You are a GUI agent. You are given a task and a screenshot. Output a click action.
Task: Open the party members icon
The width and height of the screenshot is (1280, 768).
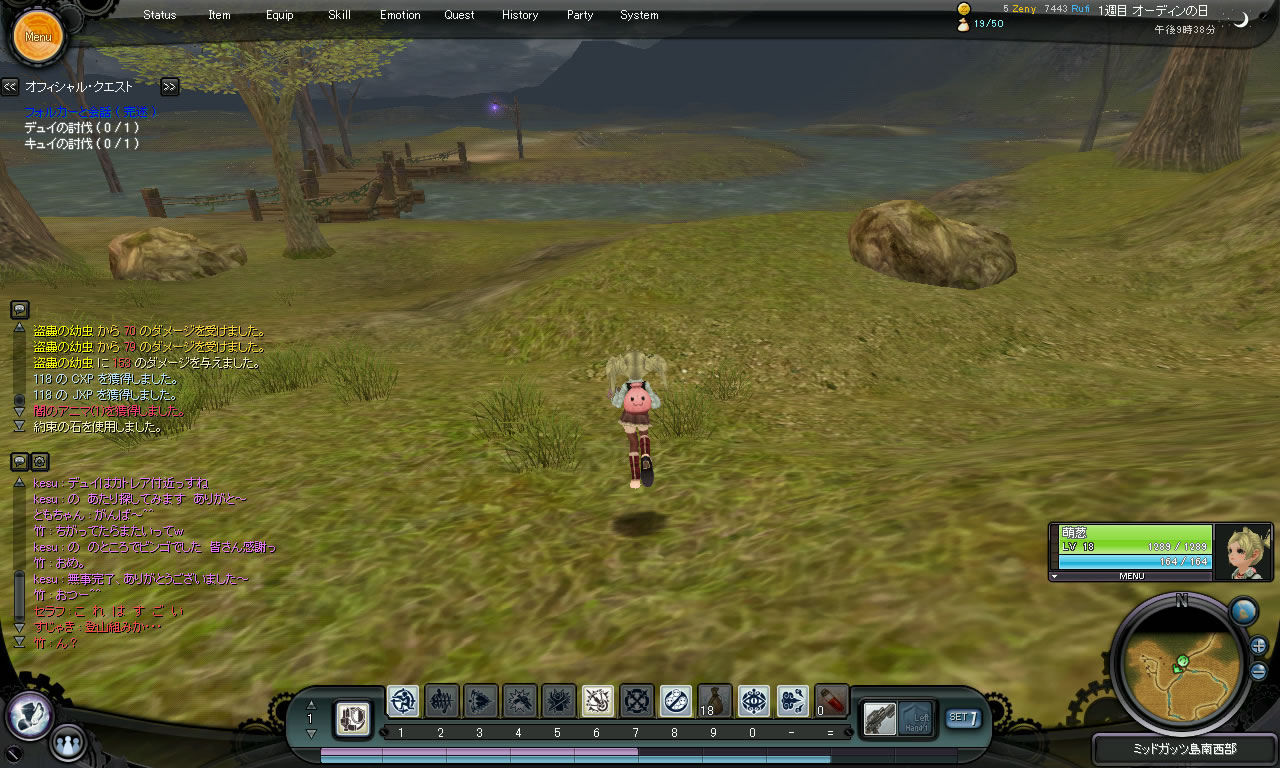tap(68, 743)
